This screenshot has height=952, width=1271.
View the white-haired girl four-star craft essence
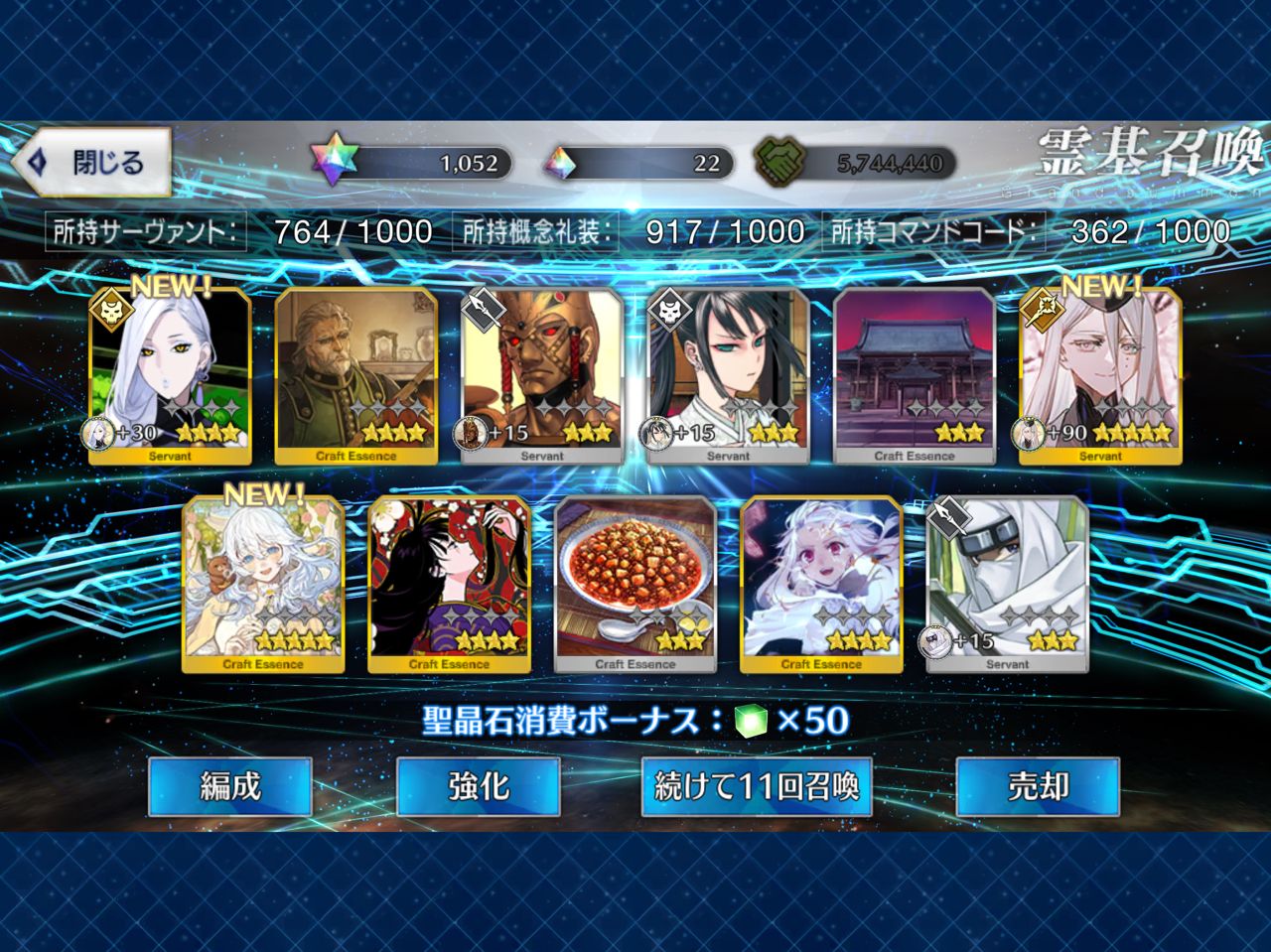[x=821, y=586]
